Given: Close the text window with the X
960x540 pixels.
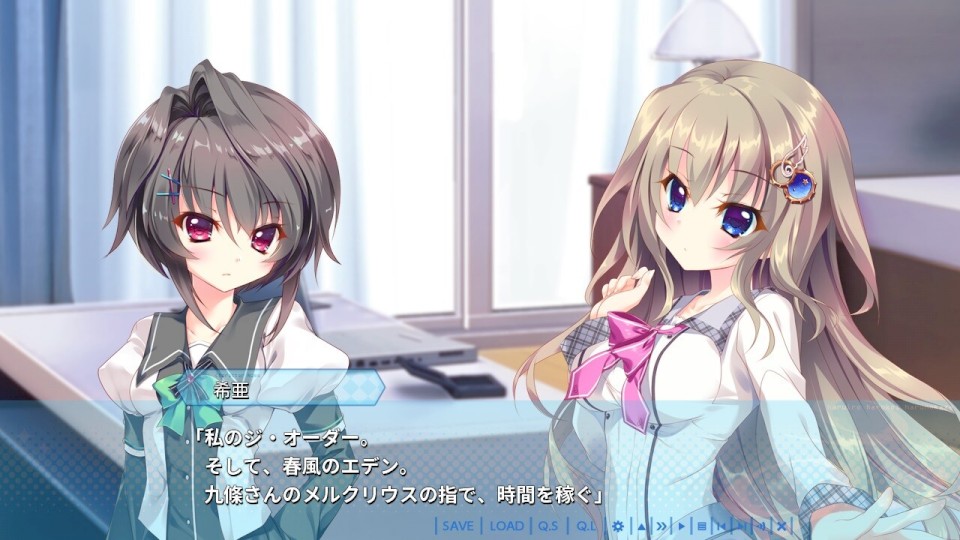Looking at the screenshot, I should pos(781,526).
